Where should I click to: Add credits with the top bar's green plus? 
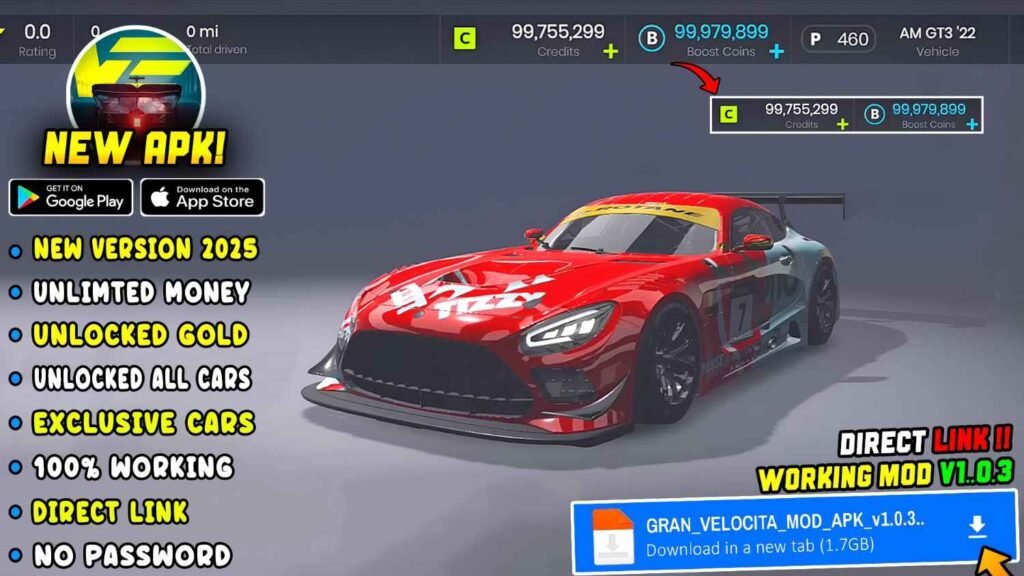pos(611,51)
